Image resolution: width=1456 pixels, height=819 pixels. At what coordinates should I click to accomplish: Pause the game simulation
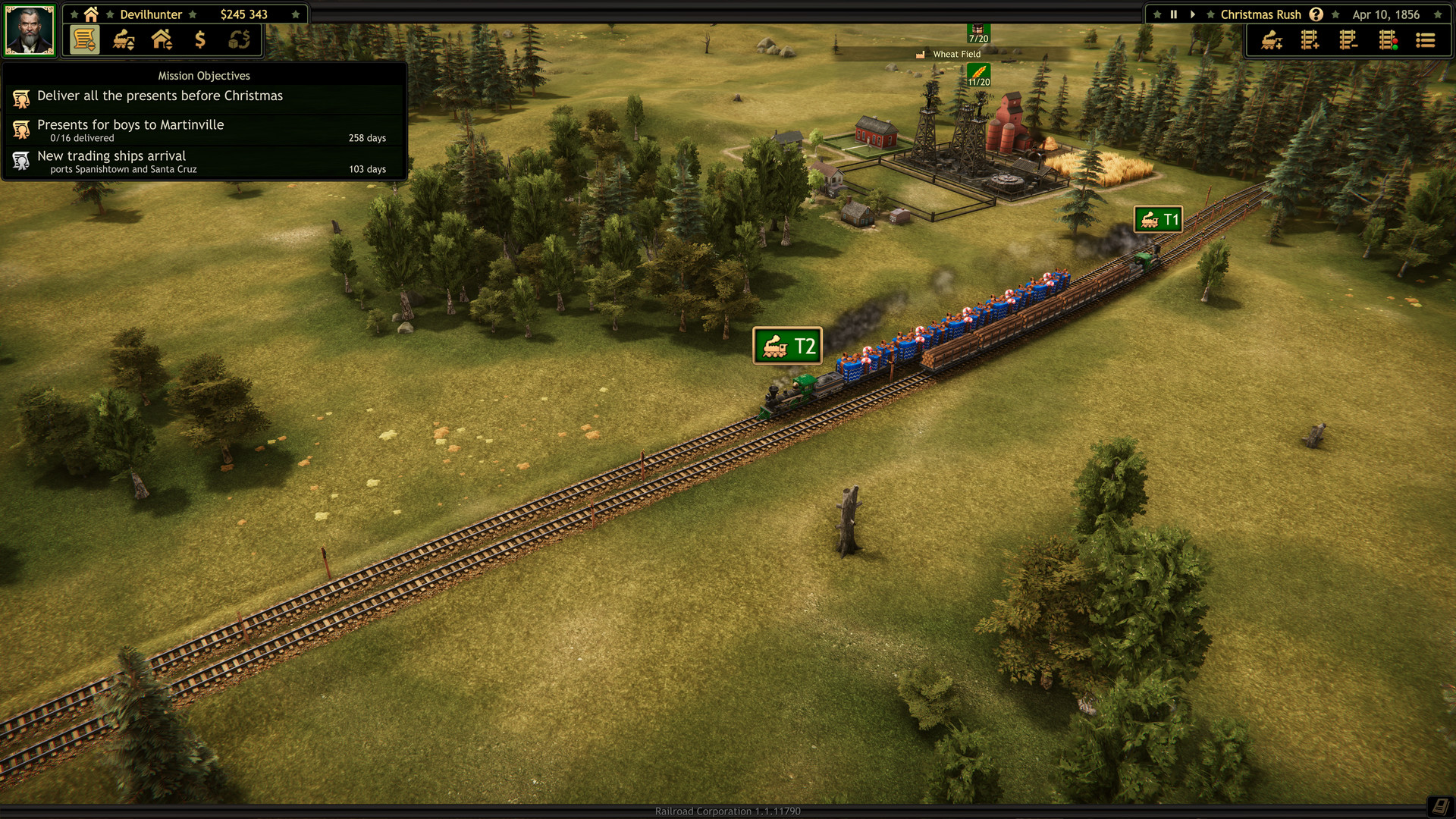tap(1173, 14)
